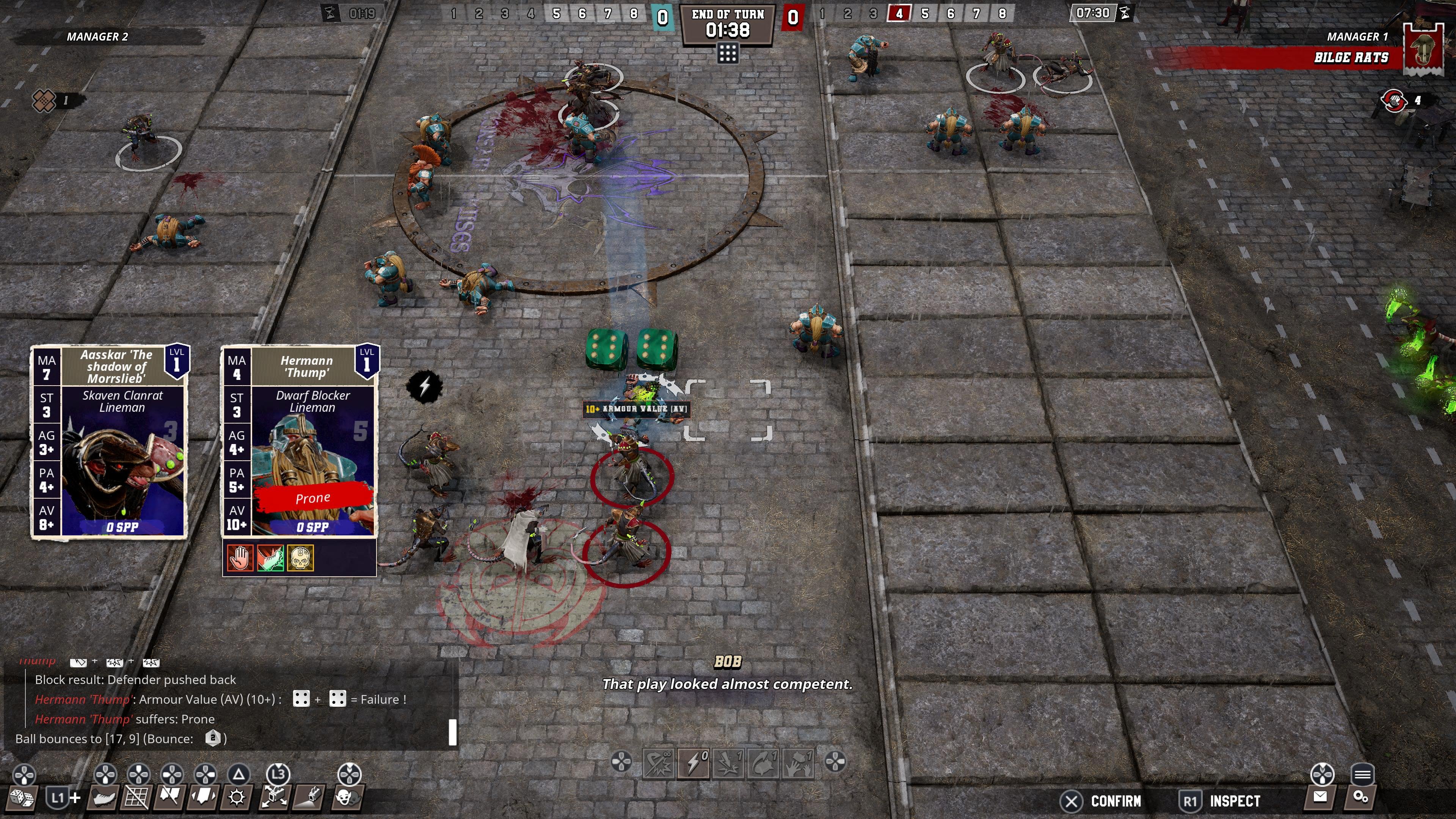The image size is (1456, 819).
Task: Select the jagged arrow impact action
Action: pyautogui.click(x=728, y=763)
